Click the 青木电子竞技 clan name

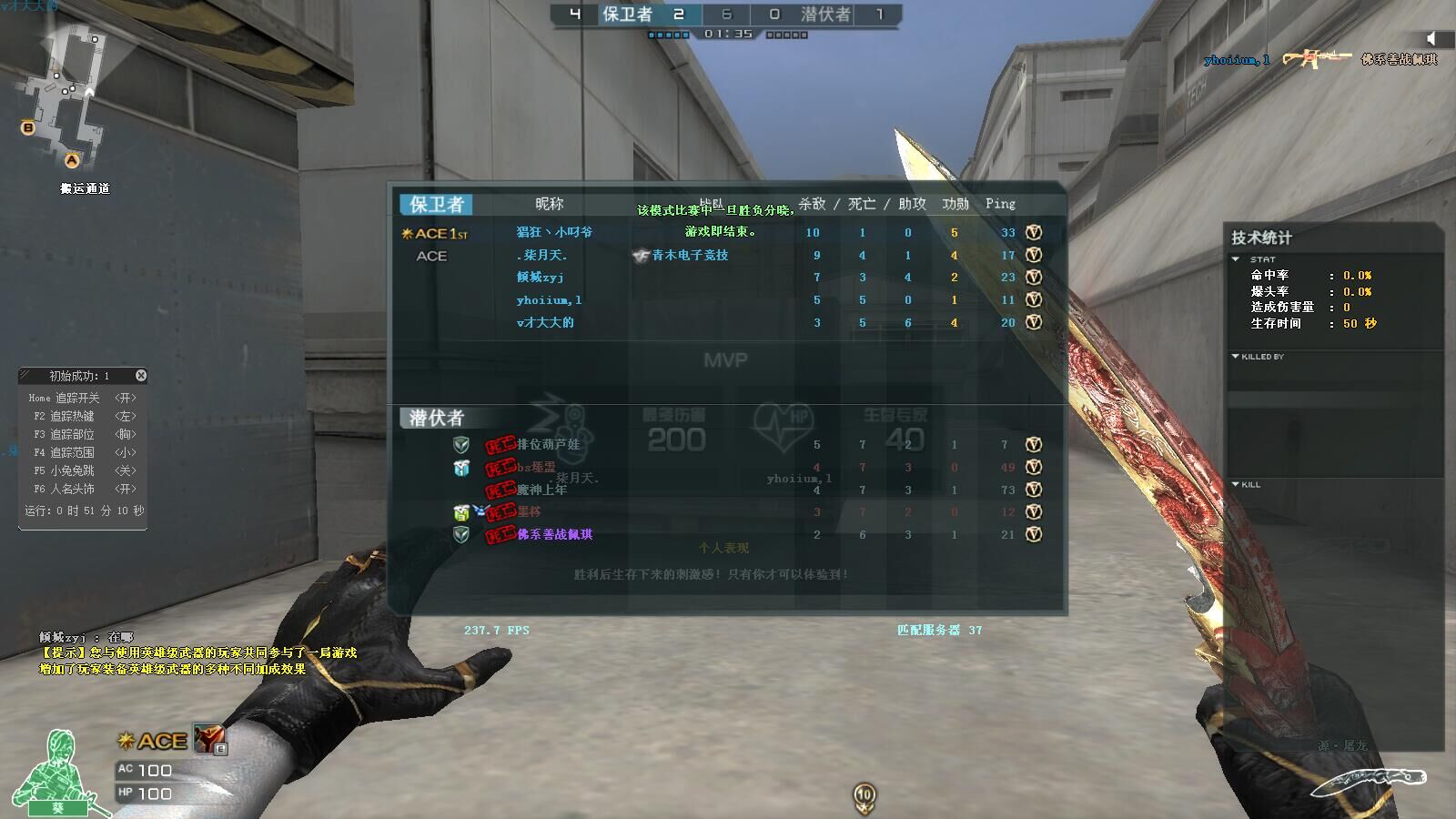point(690,256)
